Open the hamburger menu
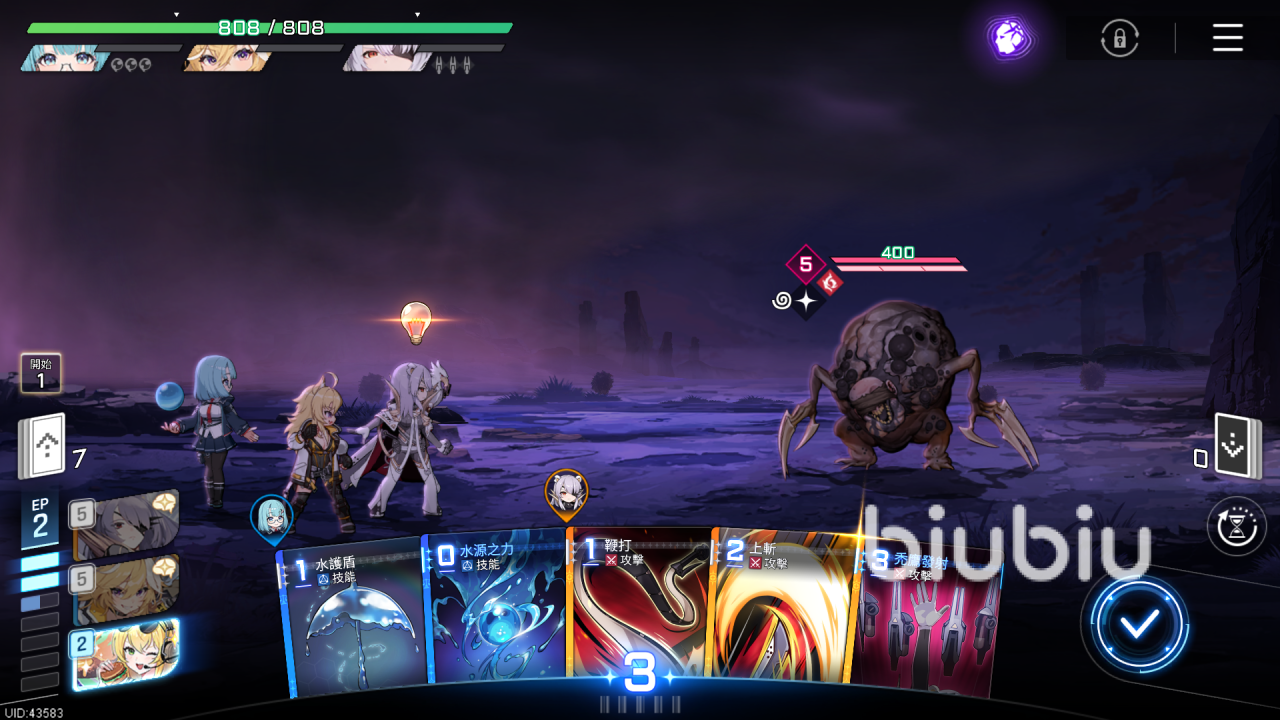Screen dimensions: 1280x720 tap(1227, 38)
